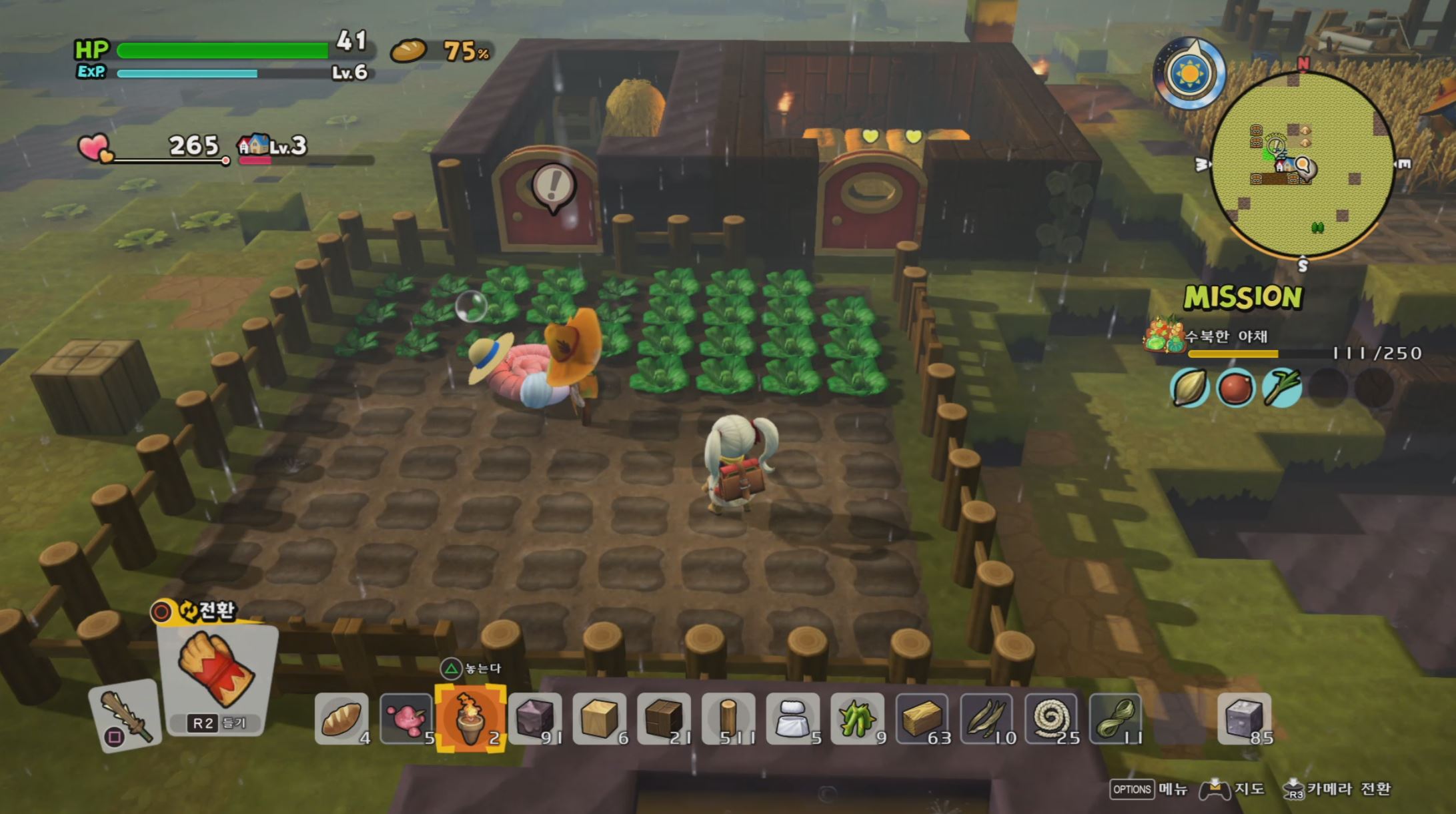Select the dark wooden plank block slot
Image resolution: width=1456 pixels, height=814 pixels.
(664, 719)
